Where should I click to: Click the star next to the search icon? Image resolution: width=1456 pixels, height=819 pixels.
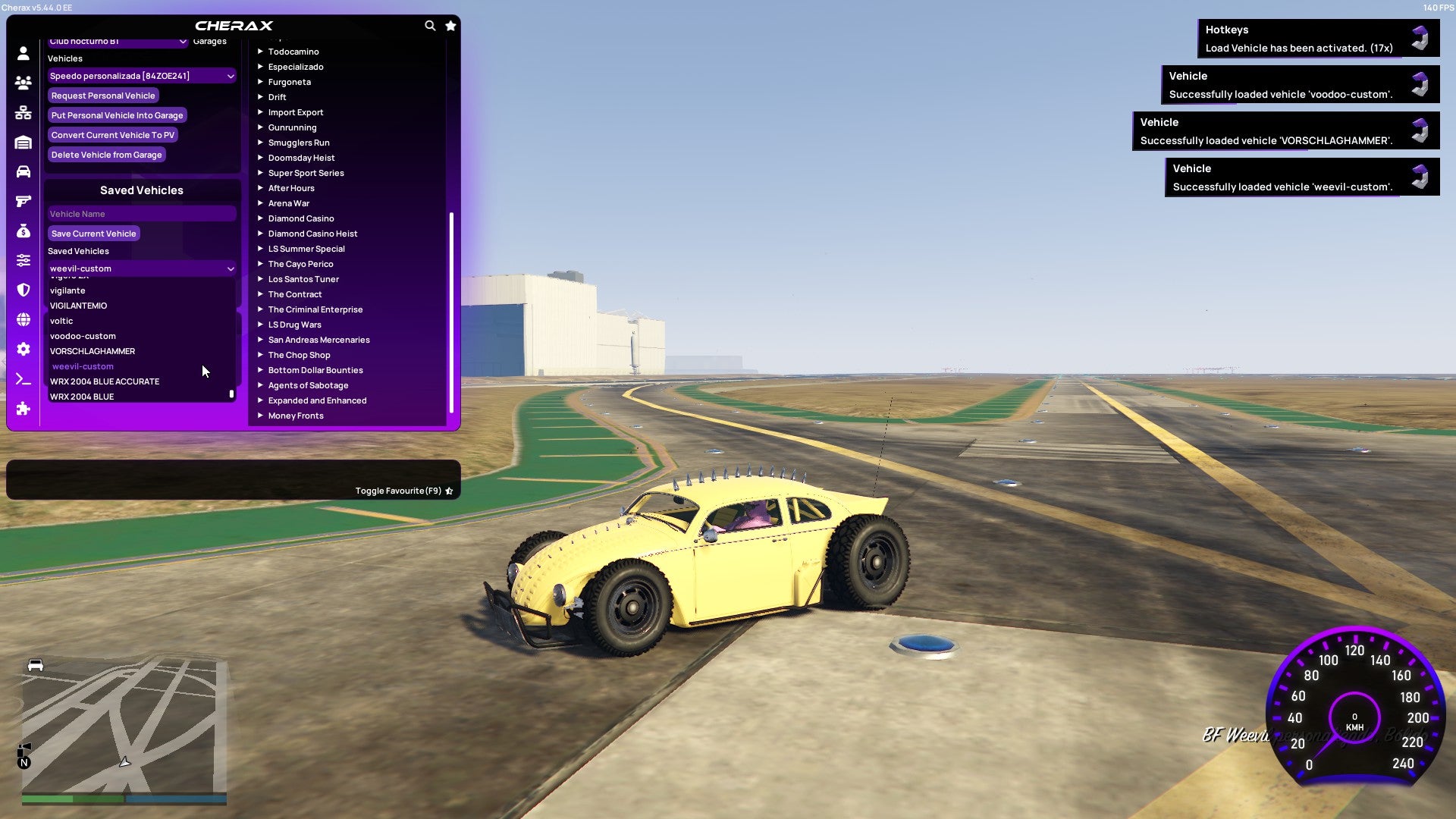451,25
